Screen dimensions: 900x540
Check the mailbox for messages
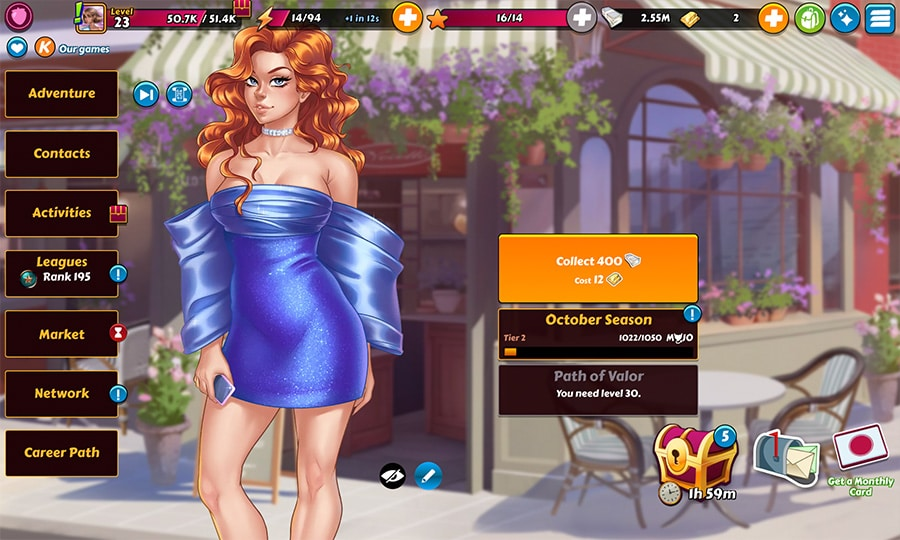(785, 460)
